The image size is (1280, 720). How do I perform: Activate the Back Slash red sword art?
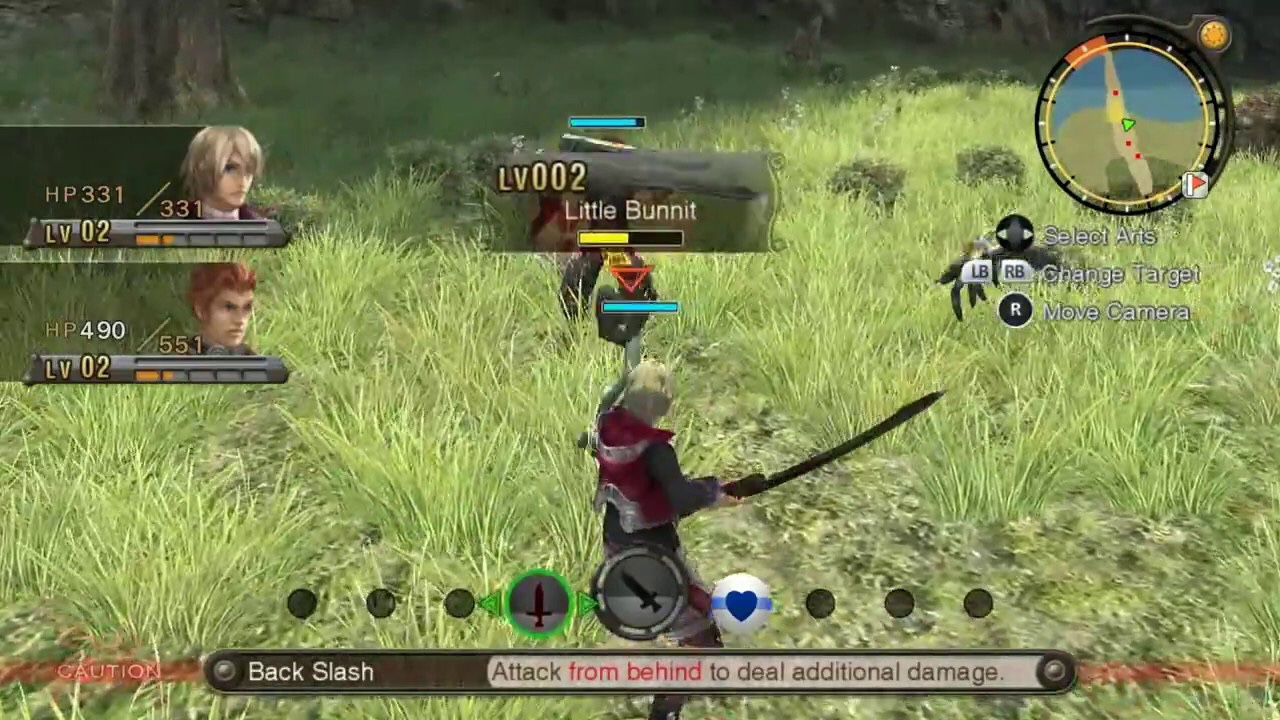coord(539,603)
